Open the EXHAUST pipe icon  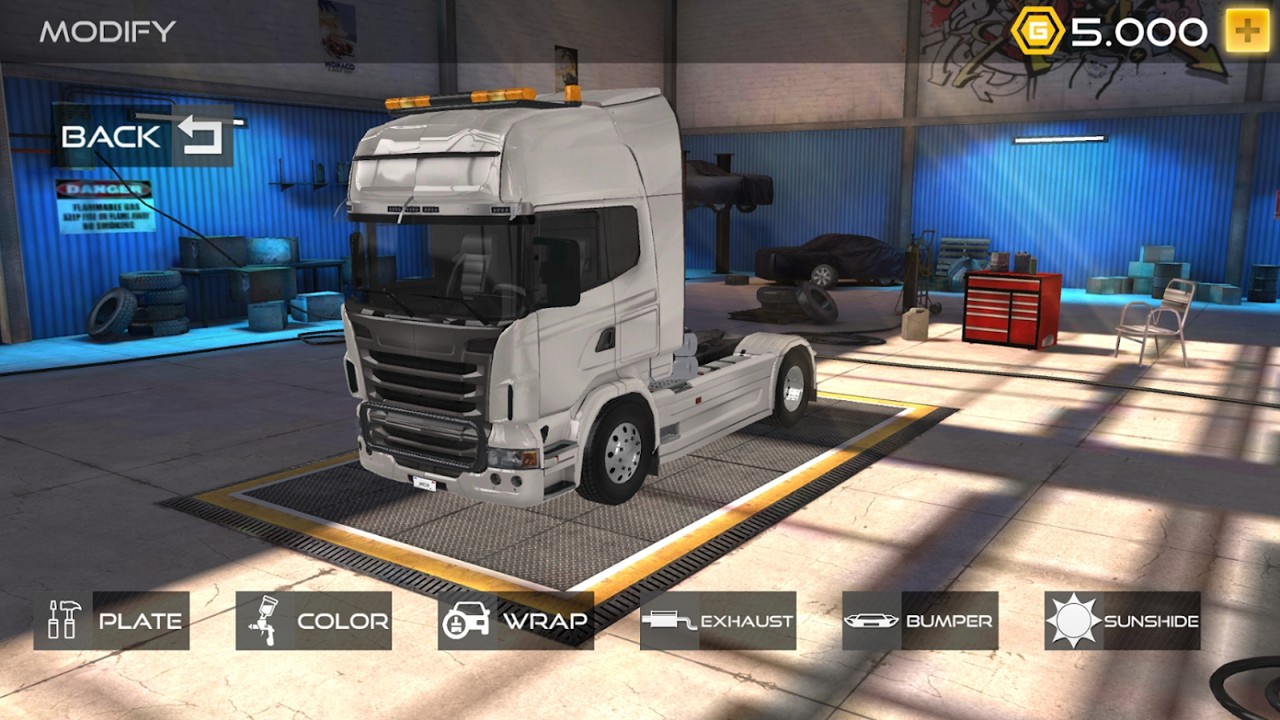pos(666,620)
